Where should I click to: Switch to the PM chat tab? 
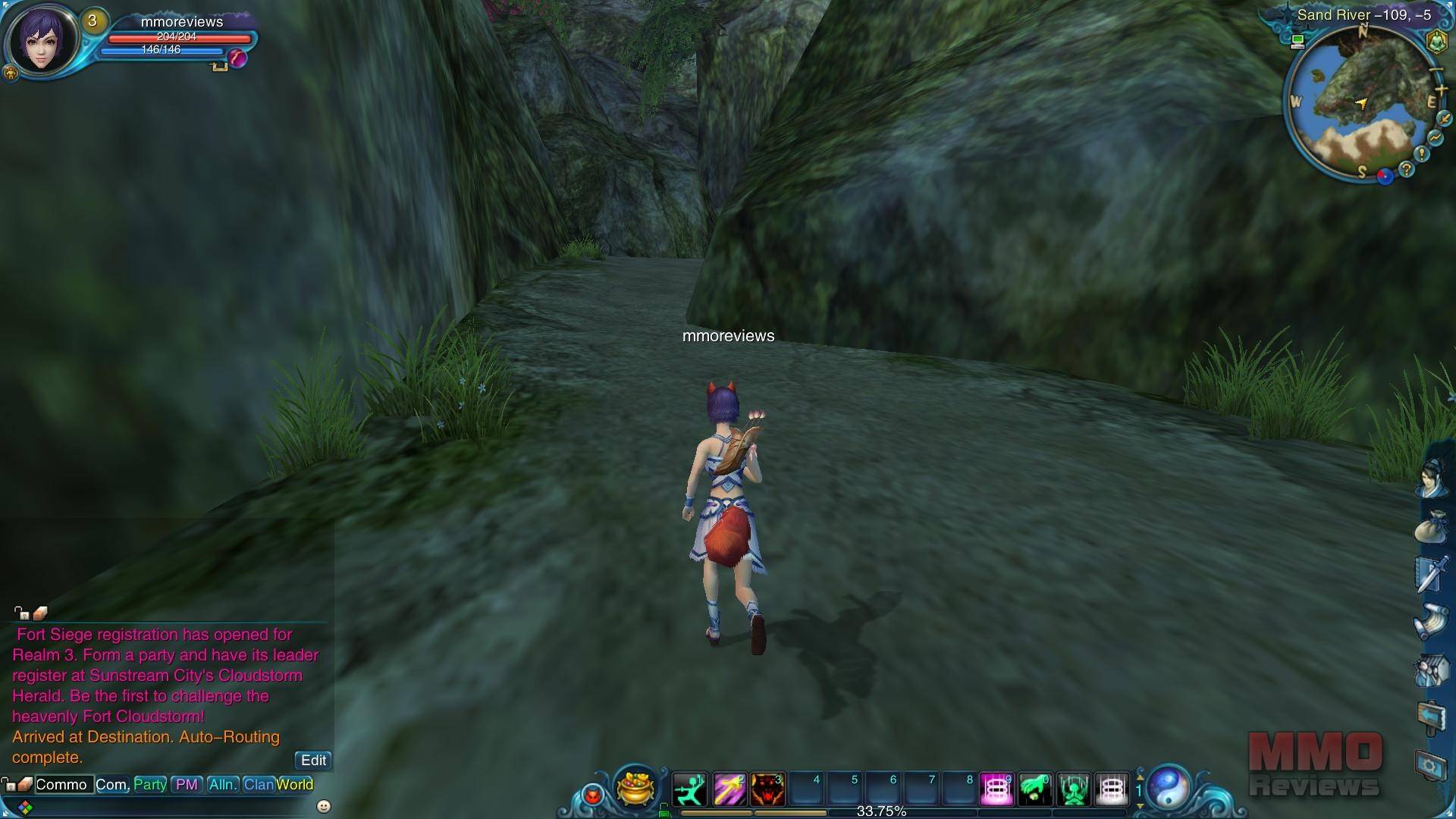click(187, 784)
